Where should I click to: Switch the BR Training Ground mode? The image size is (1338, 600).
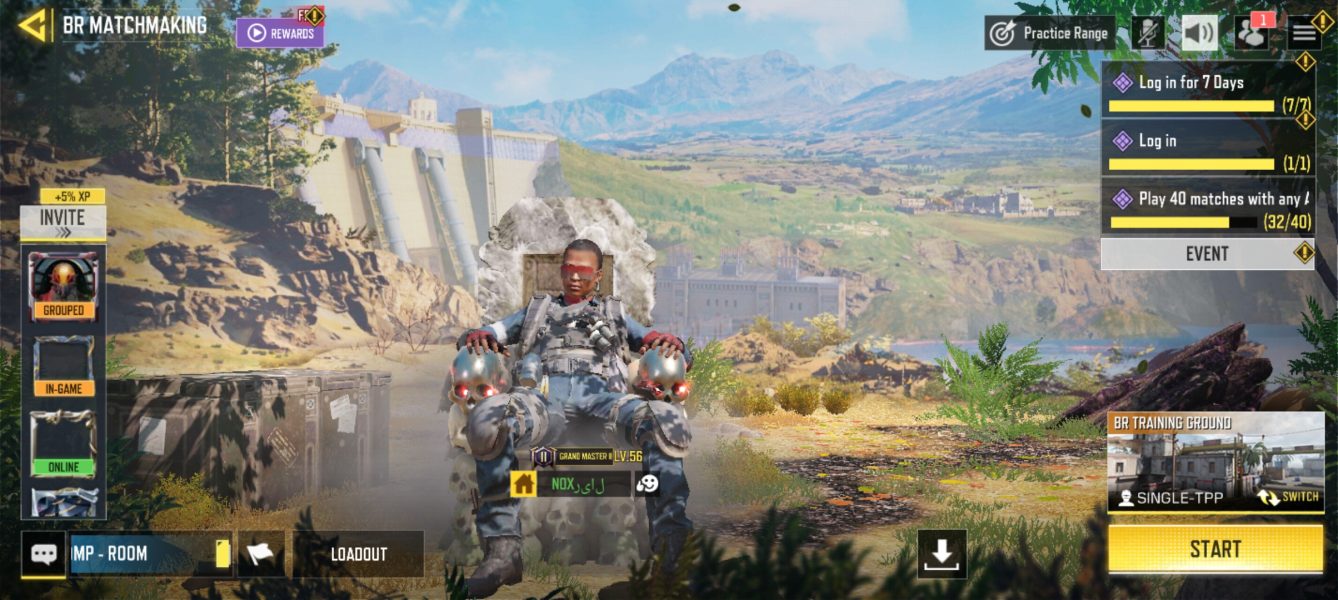point(1287,497)
